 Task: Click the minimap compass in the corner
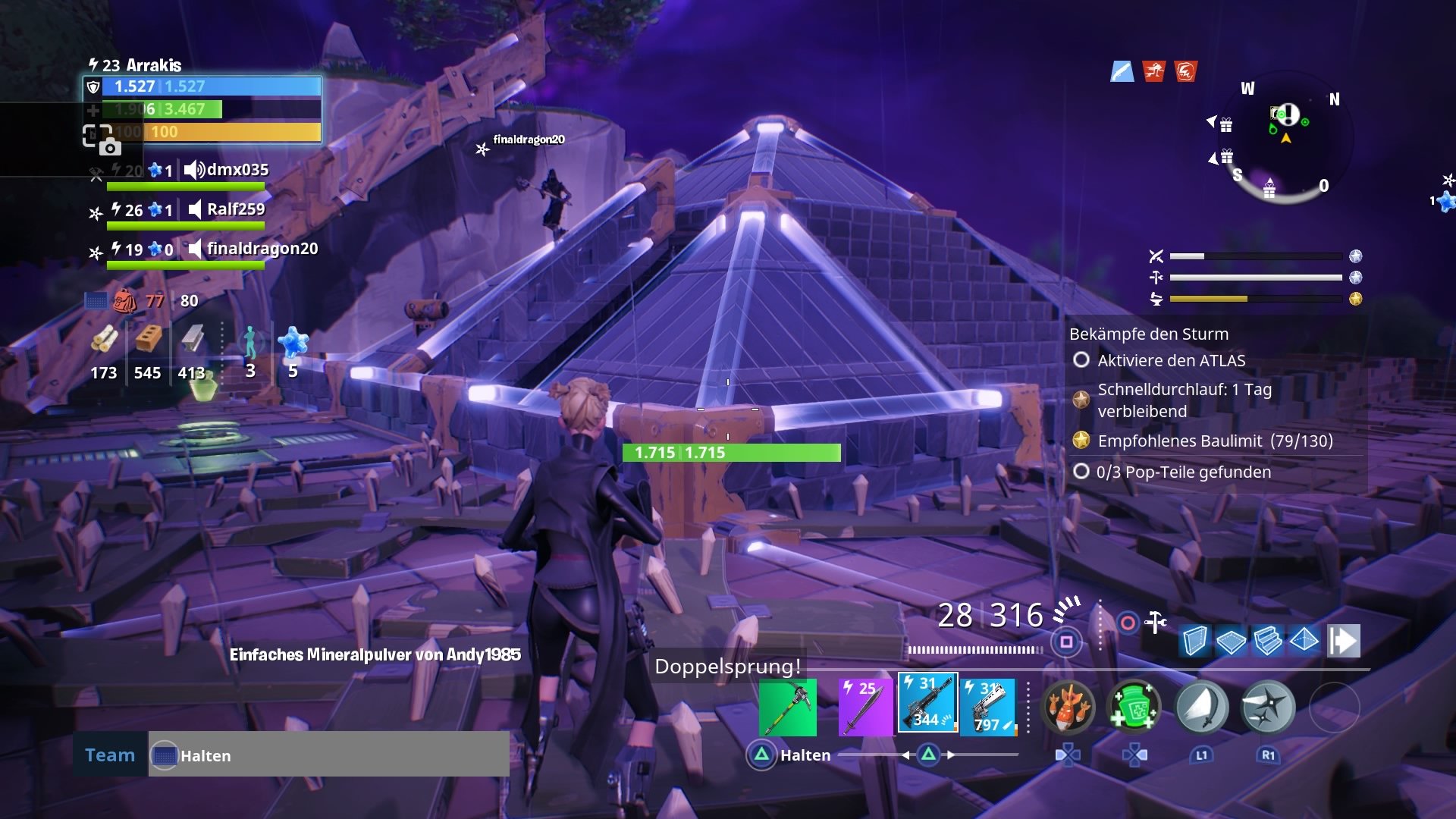pyautogui.click(x=1289, y=136)
